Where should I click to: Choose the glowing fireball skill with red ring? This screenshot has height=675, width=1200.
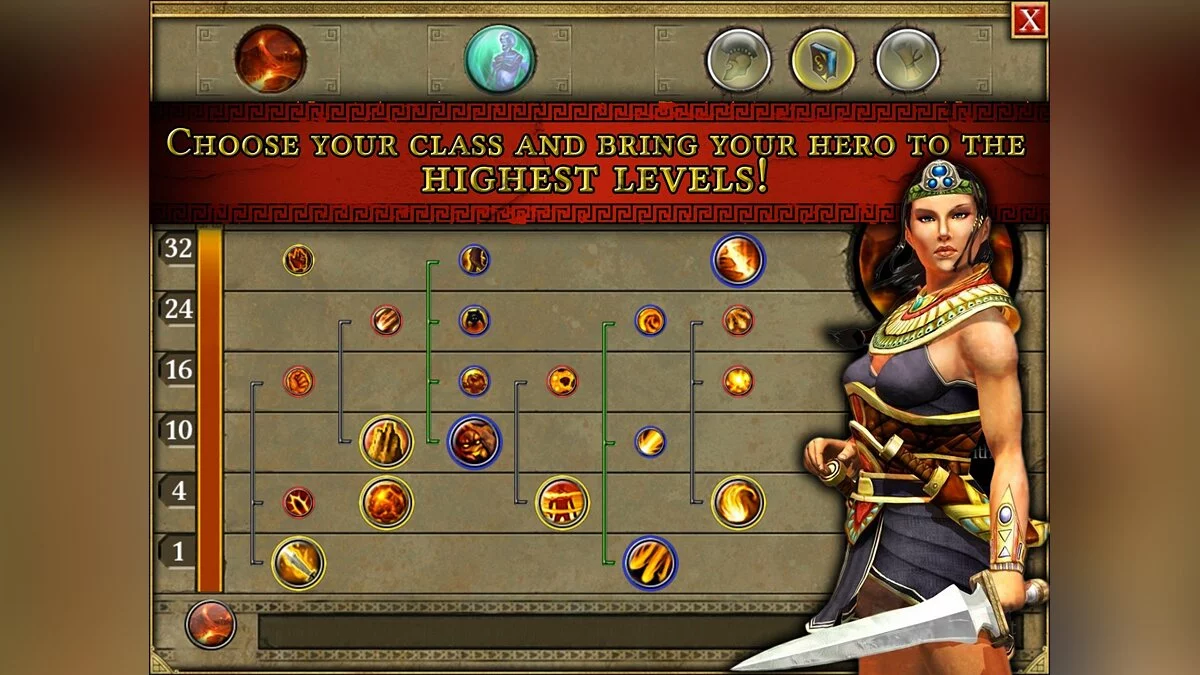(738, 381)
